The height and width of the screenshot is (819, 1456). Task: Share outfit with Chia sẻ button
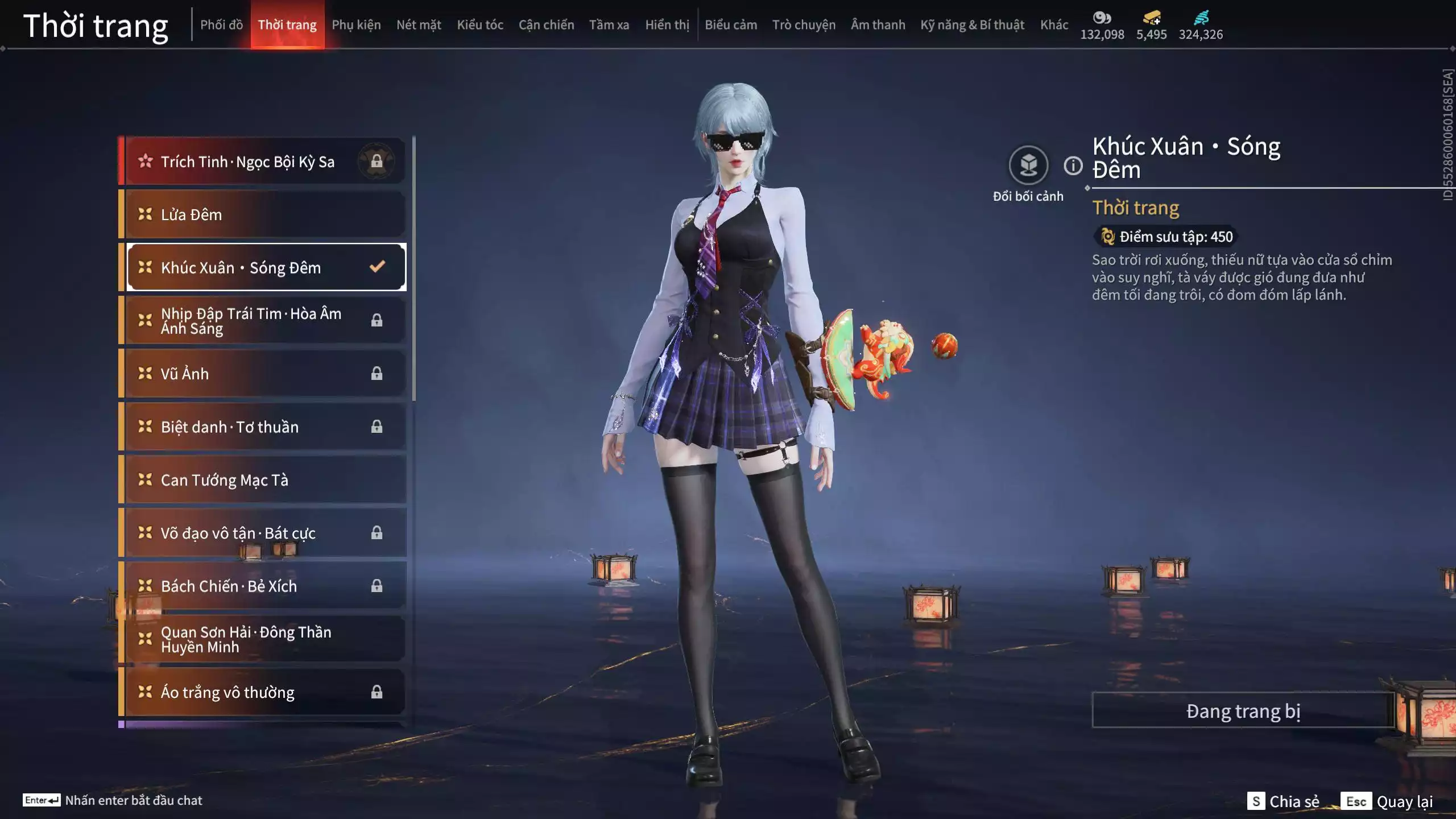point(1283,801)
